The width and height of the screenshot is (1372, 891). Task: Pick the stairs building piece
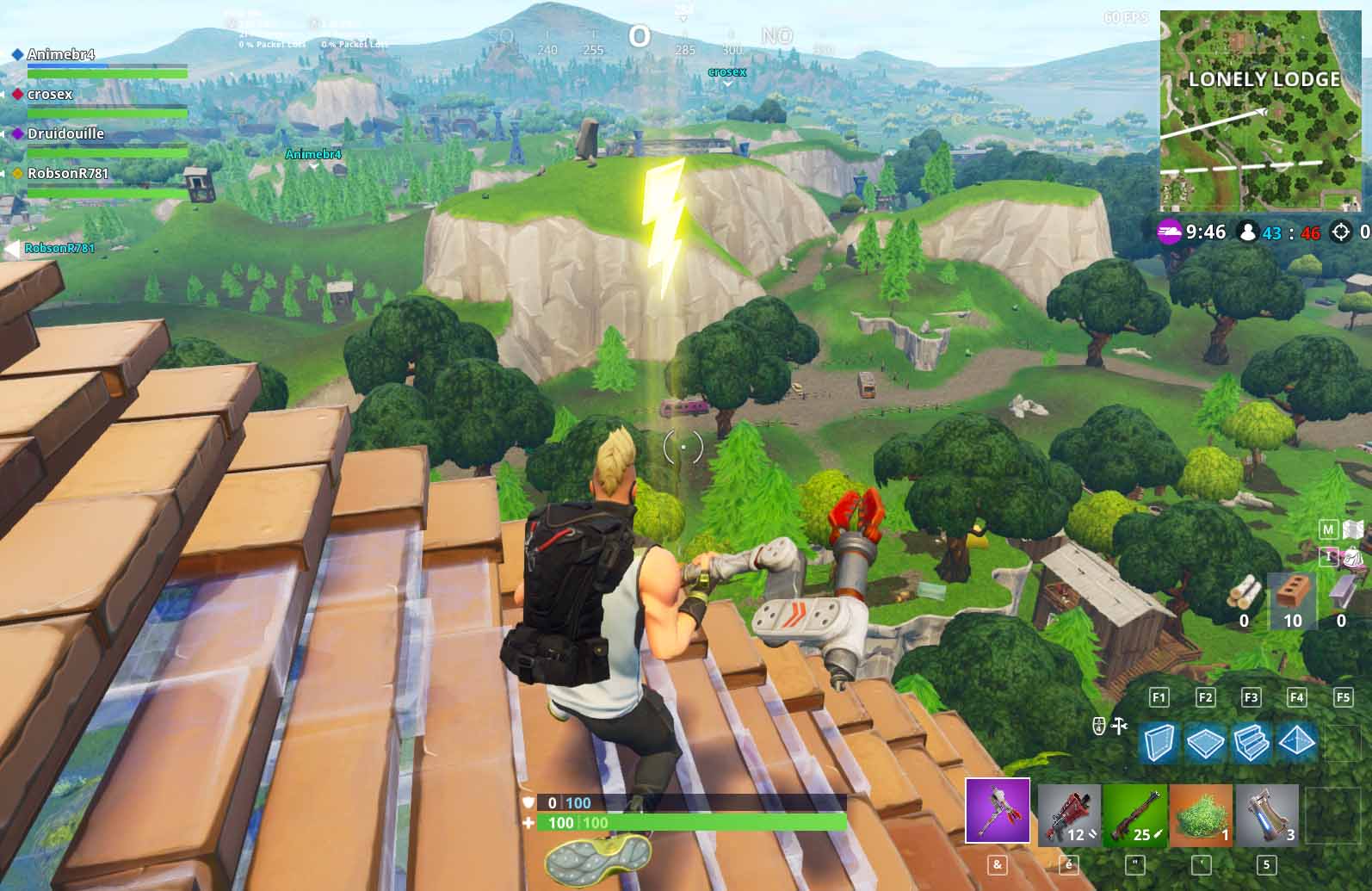click(x=1251, y=742)
